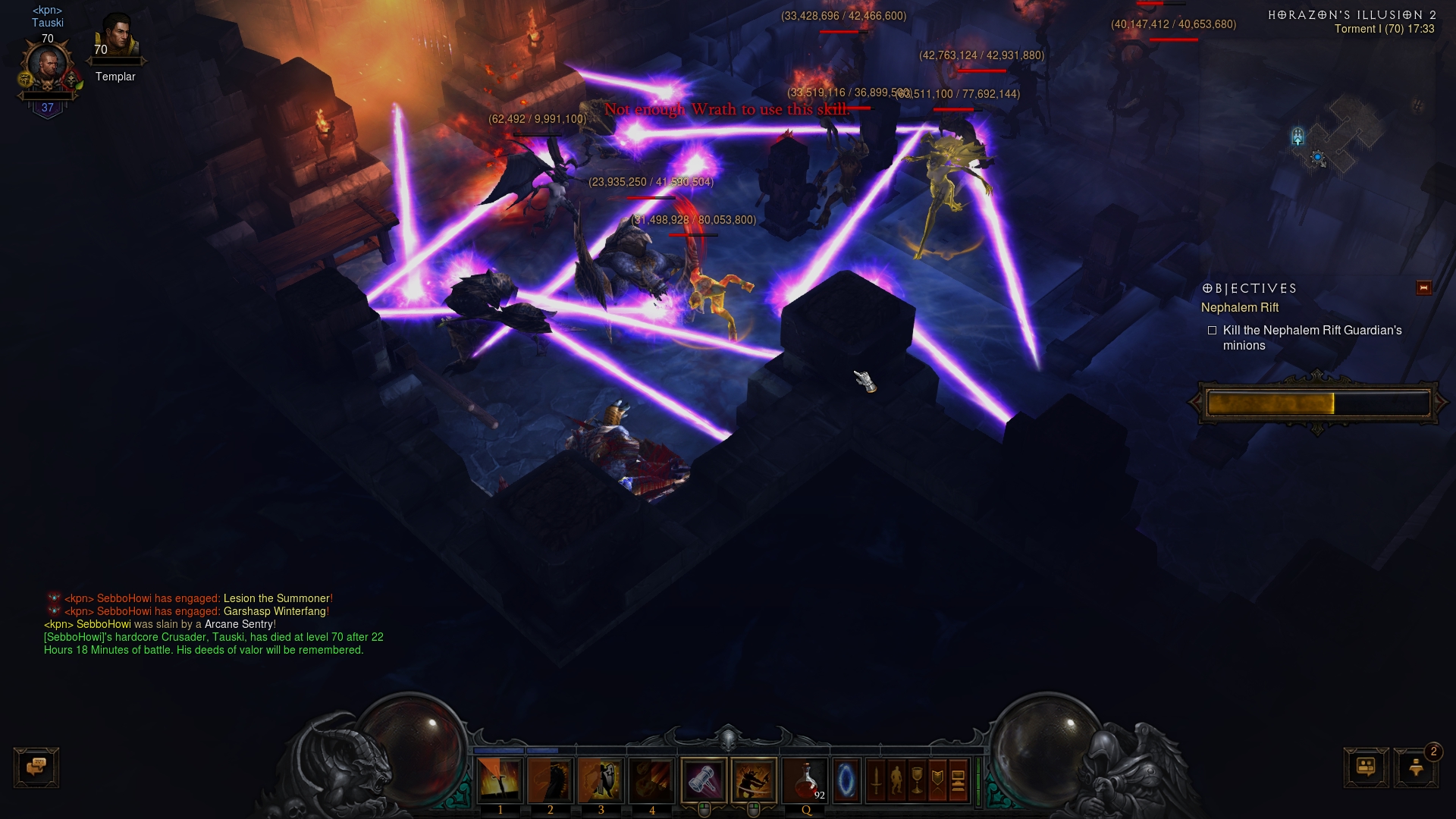The image size is (1456, 819).
Task: Cast the falling meteors skill in slot 4
Action: 651,780
